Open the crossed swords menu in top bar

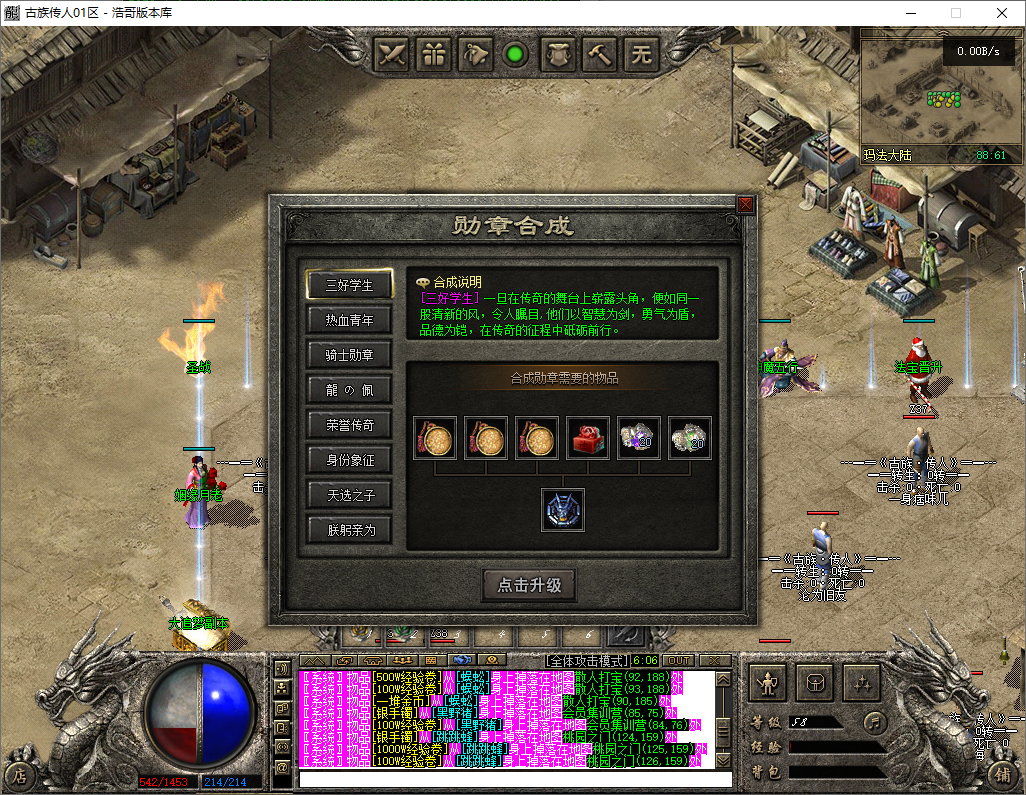[393, 54]
